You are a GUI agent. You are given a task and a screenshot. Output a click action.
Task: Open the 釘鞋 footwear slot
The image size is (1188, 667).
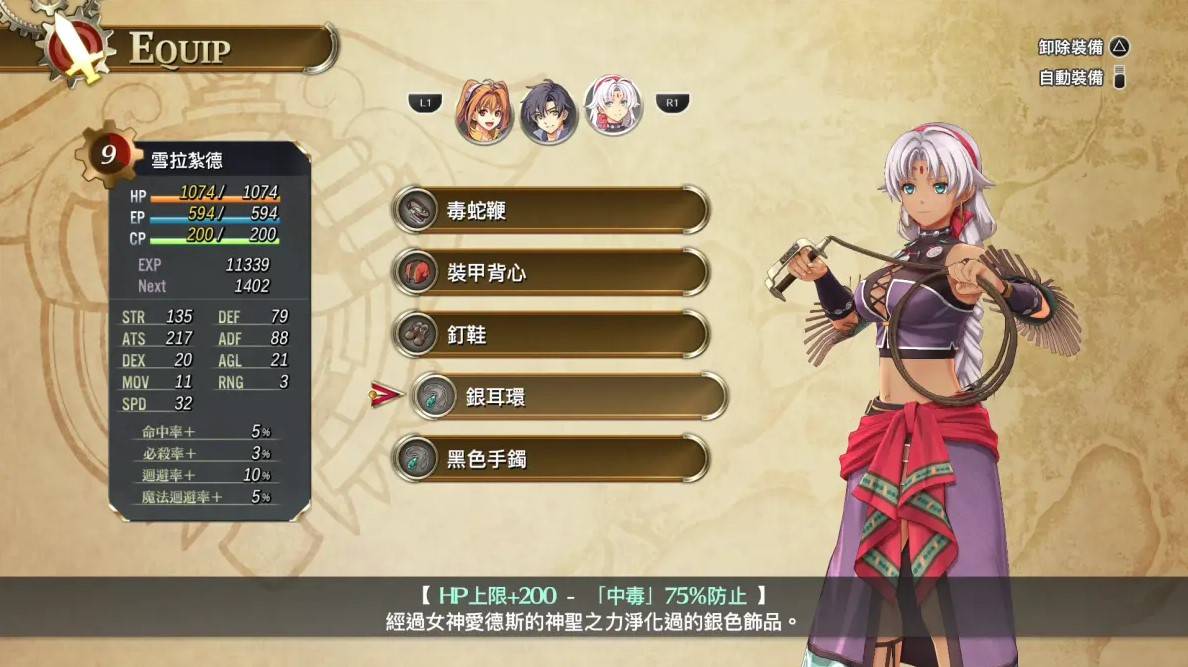(550, 334)
